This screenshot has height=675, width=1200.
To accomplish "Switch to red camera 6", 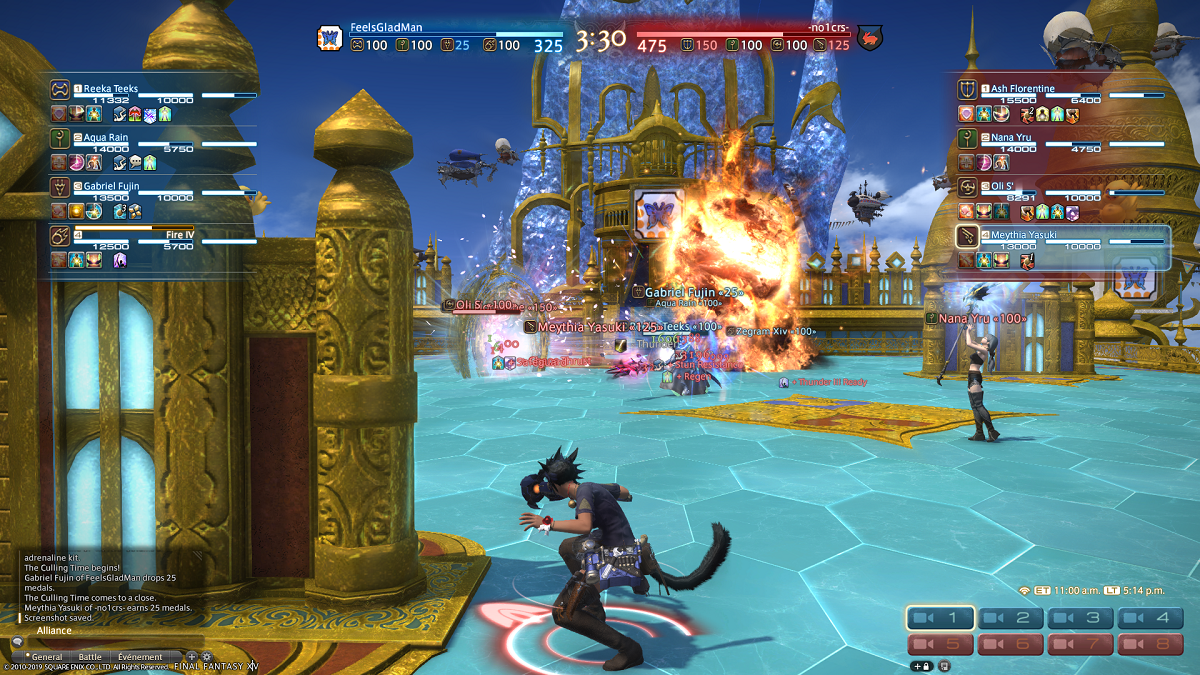I will click(1011, 645).
